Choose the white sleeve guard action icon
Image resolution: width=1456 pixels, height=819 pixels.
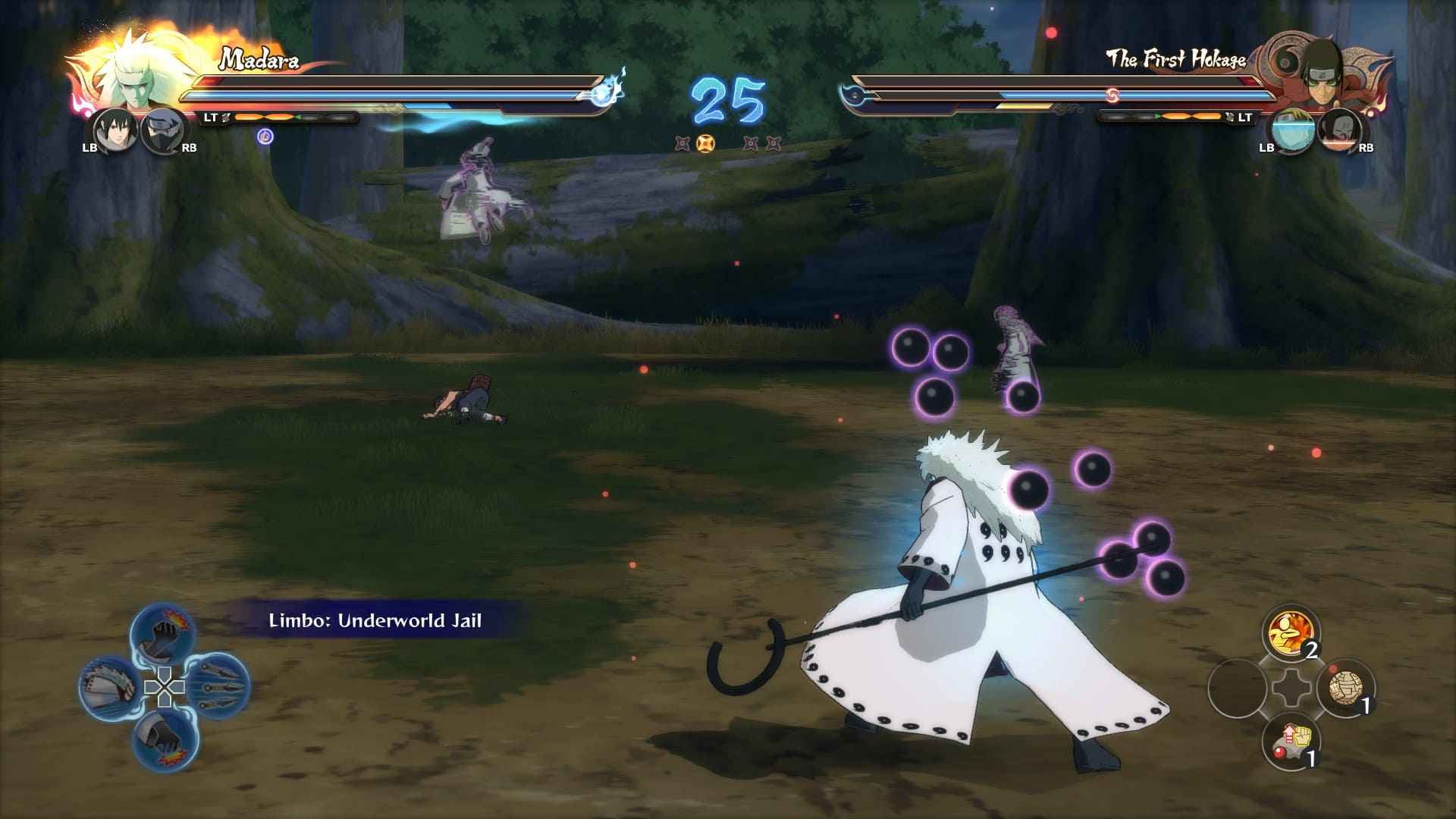coord(110,687)
